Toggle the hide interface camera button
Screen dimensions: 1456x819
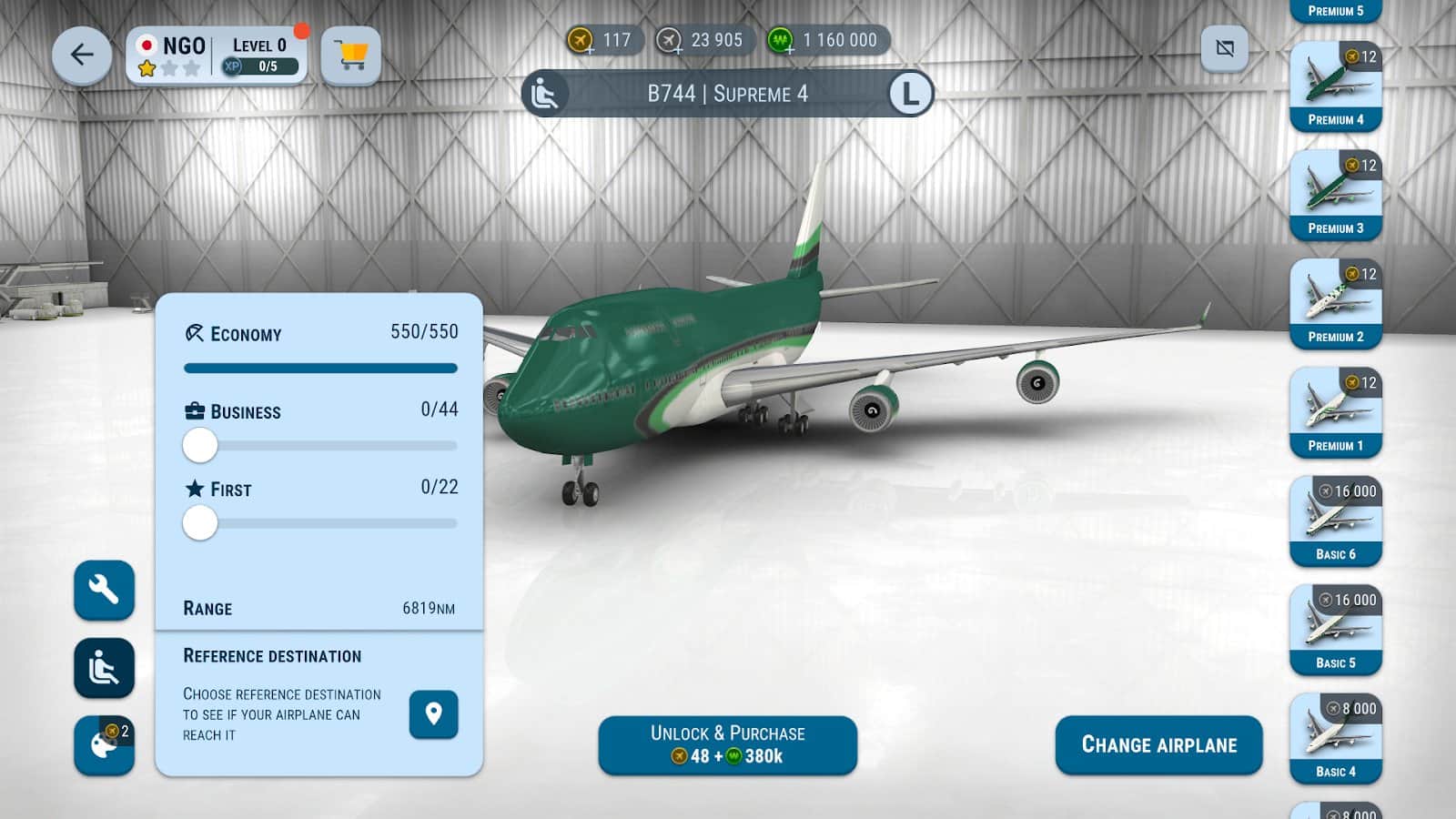(x=1225, y=48)
